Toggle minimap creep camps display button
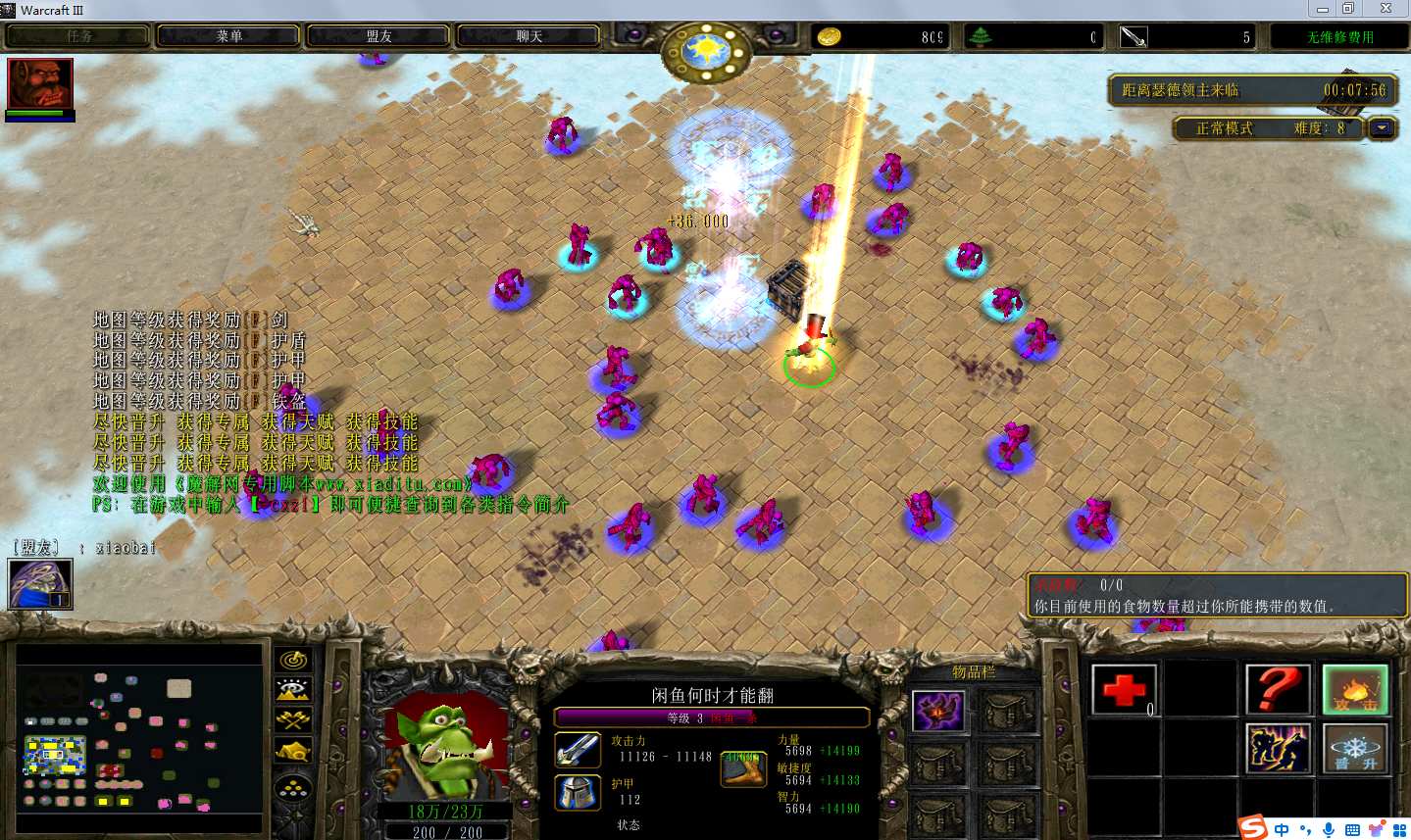The width and height of the screenshot is (1411, 840). (x=293, y=752)
